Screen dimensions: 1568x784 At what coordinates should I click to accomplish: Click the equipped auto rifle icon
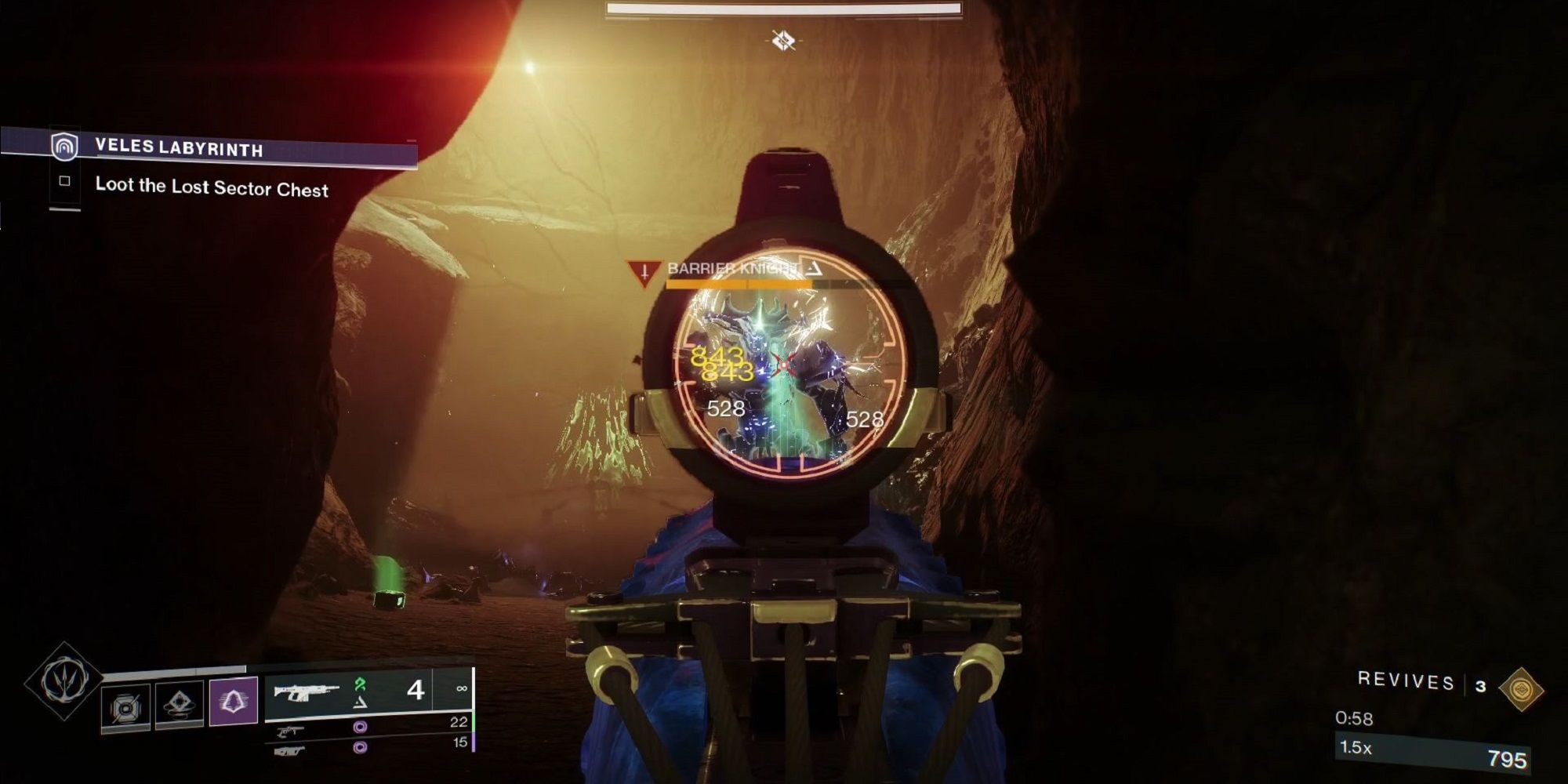307,693
